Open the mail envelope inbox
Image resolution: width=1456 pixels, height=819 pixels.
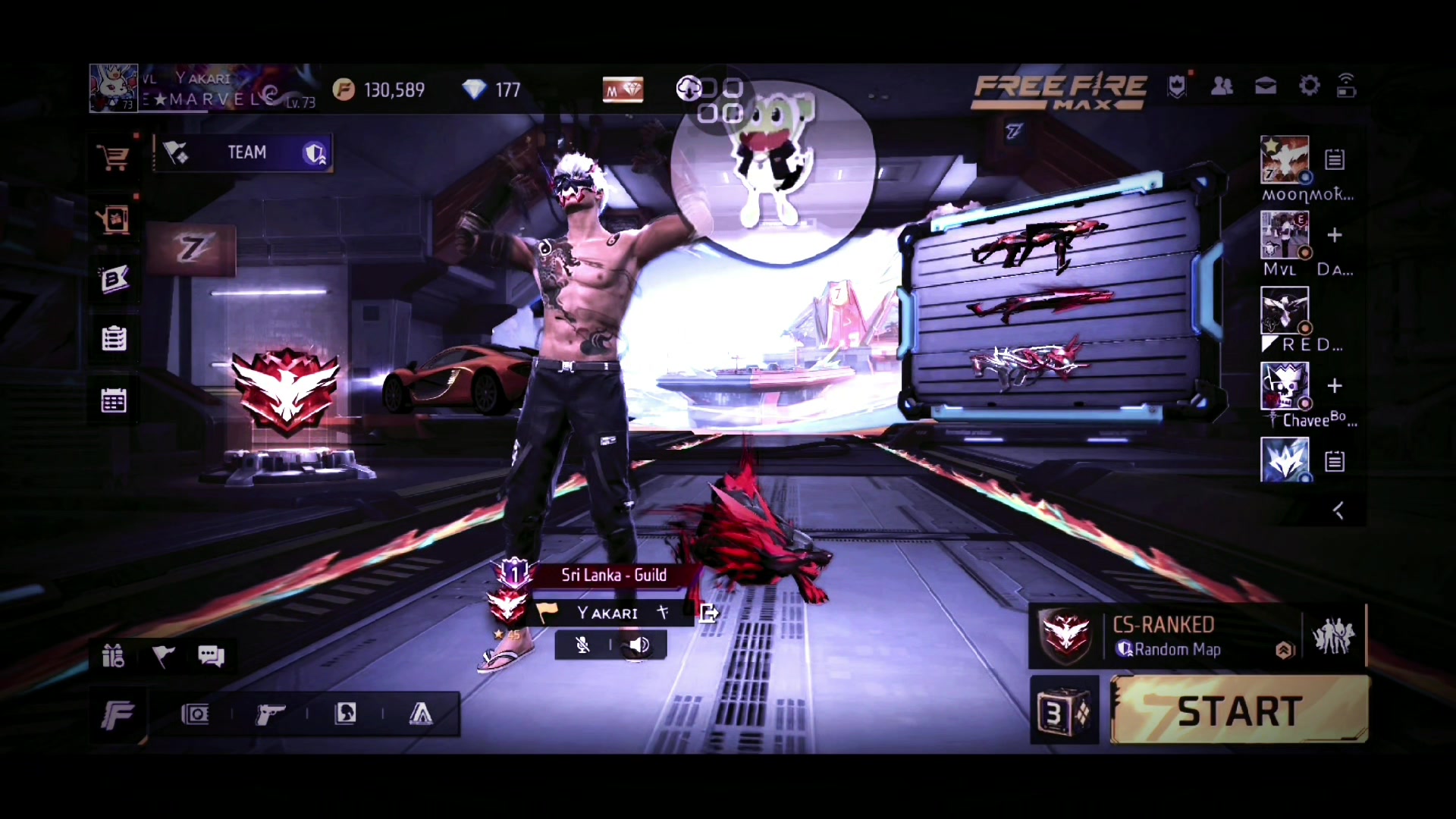click(x=1266, y=86)
